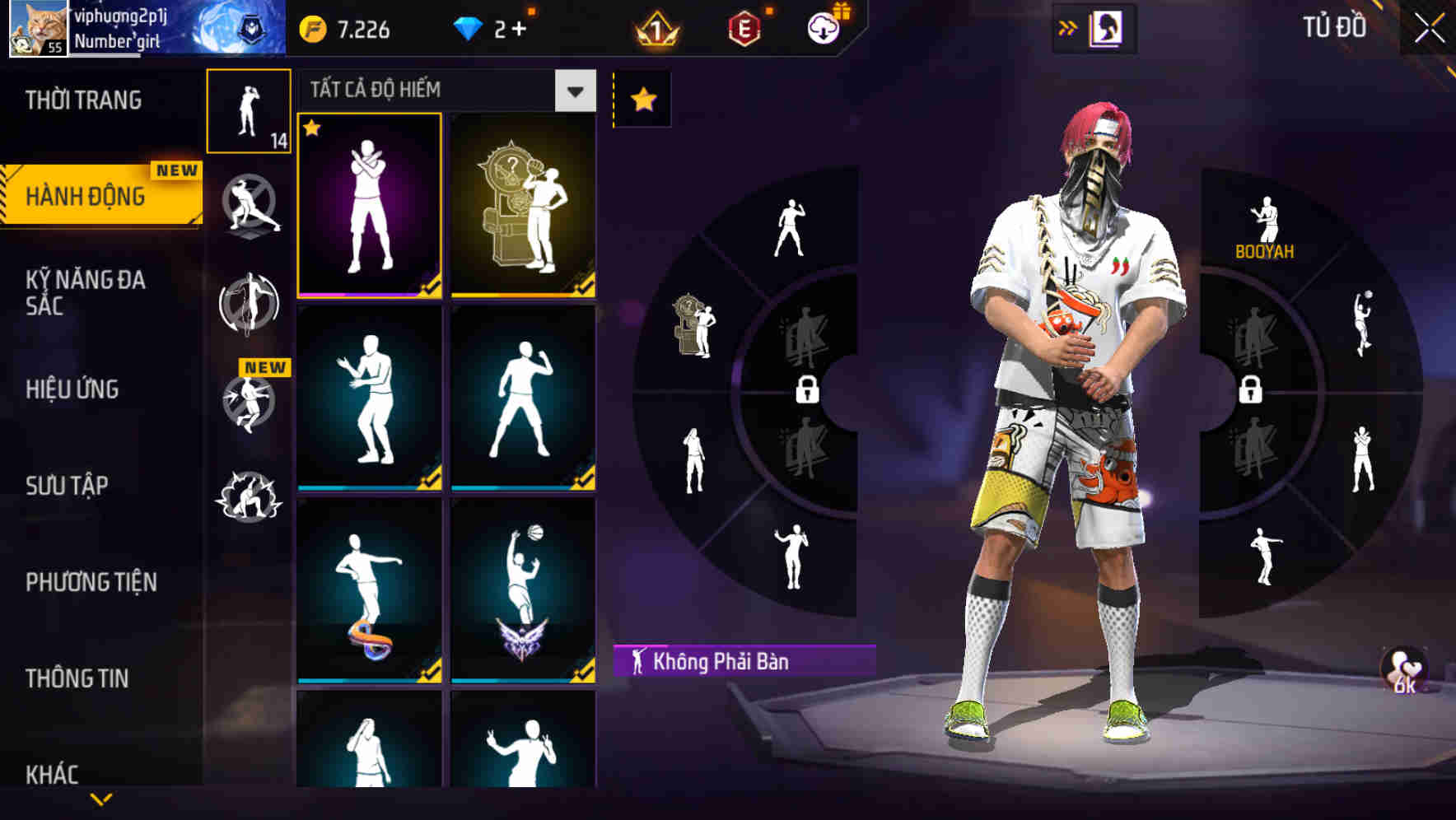The image size is (1456, 820).
Task: Toggle the star favorites filter beside the rarity menu
Action: tap(643, 98)
